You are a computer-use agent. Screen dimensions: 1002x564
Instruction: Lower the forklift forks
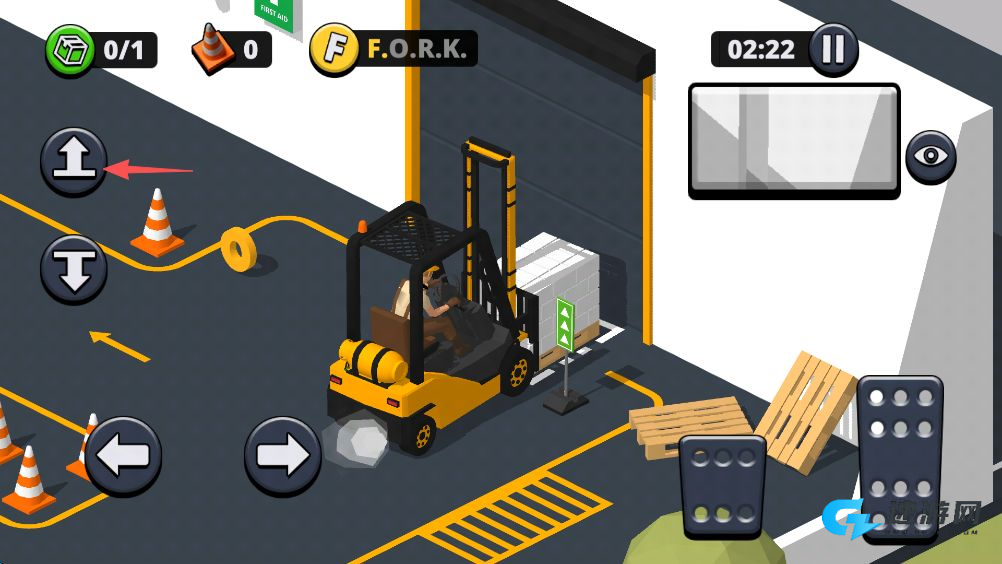coord(74,269)
